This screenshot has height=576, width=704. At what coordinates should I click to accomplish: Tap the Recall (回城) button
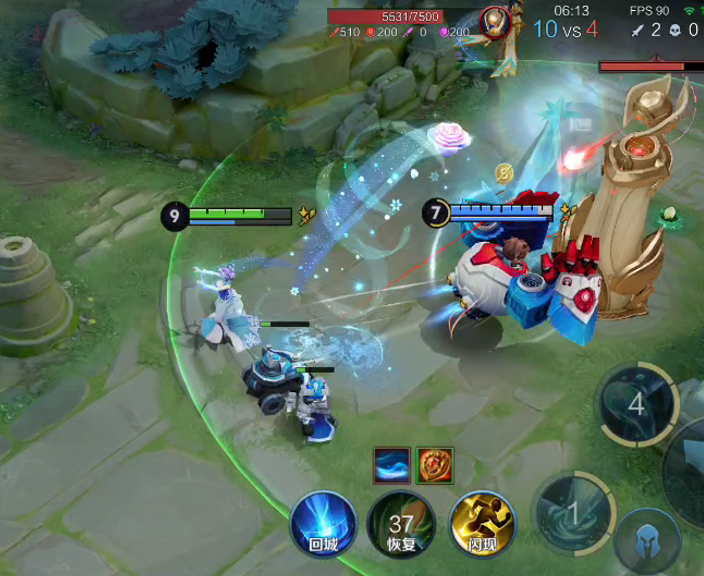(x=323, y=523)
